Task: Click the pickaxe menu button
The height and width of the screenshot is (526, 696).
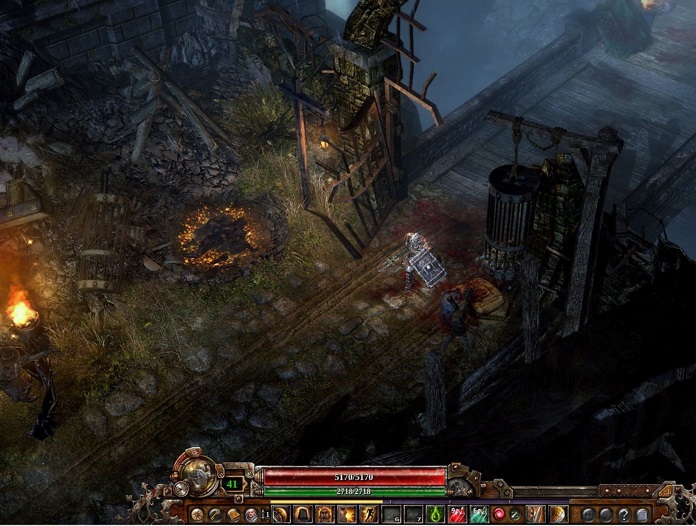Action: (x=215, y=514)
